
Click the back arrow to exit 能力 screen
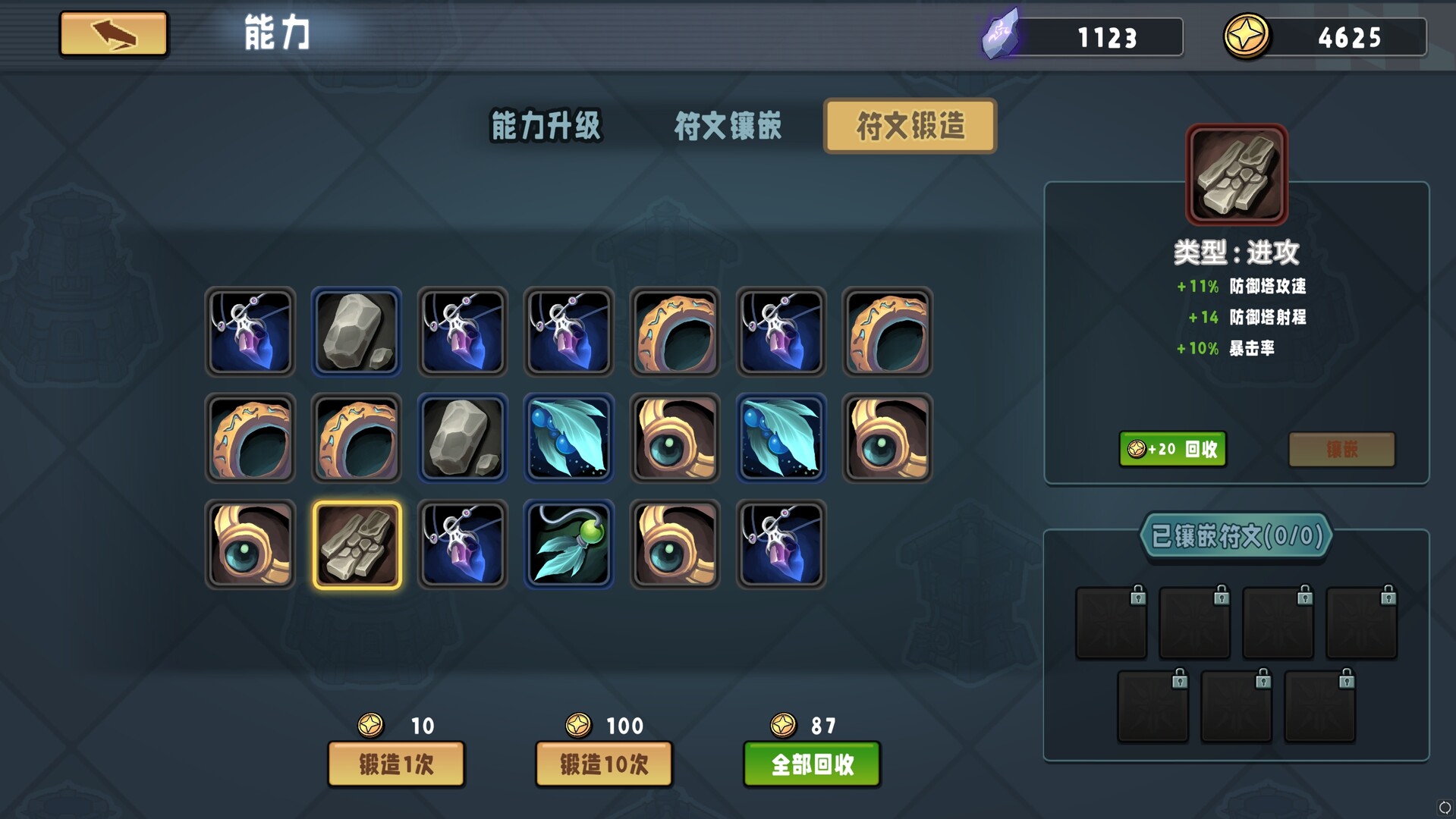(x=112, y=34)
